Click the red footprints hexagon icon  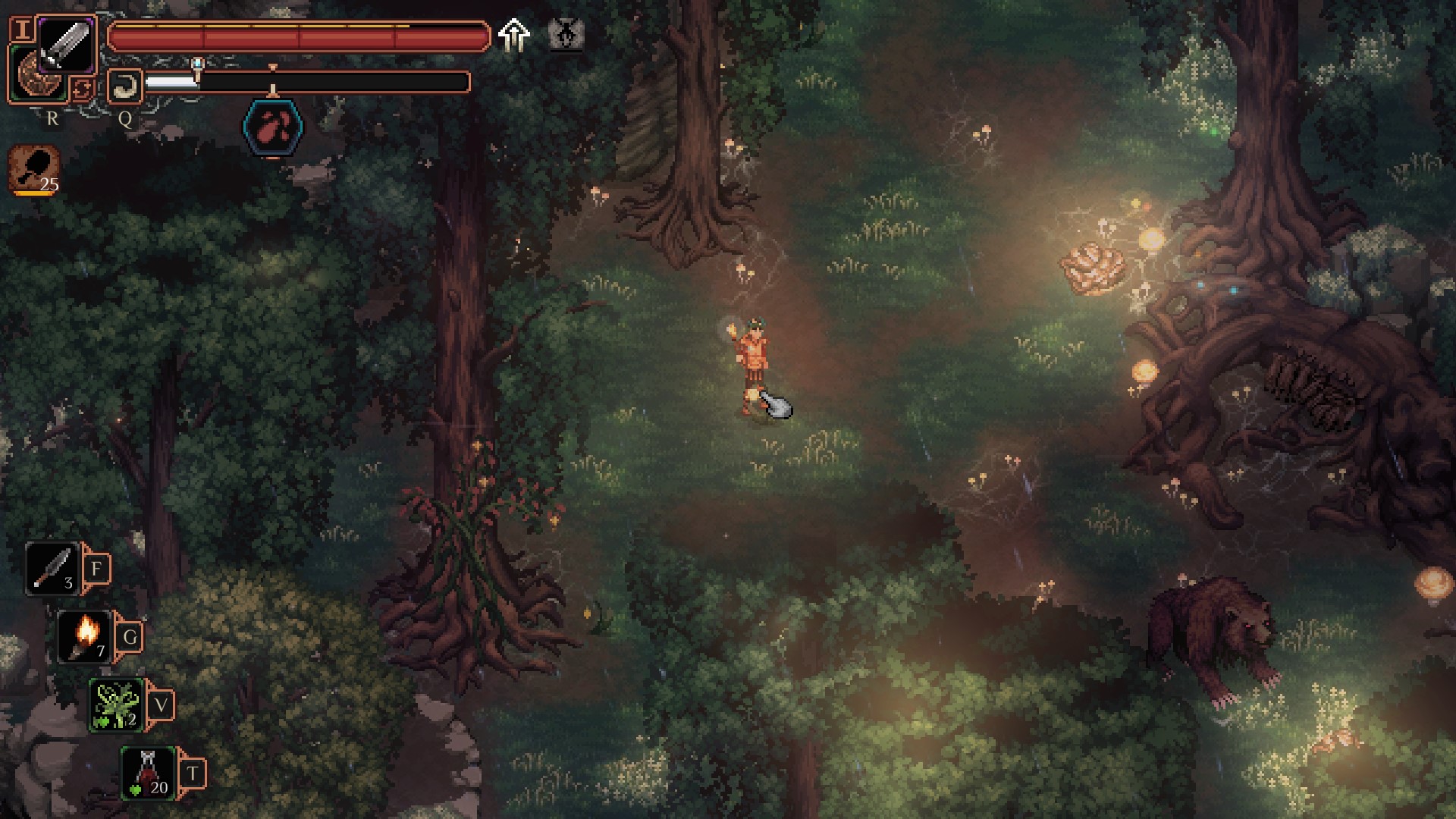(273, 128)
